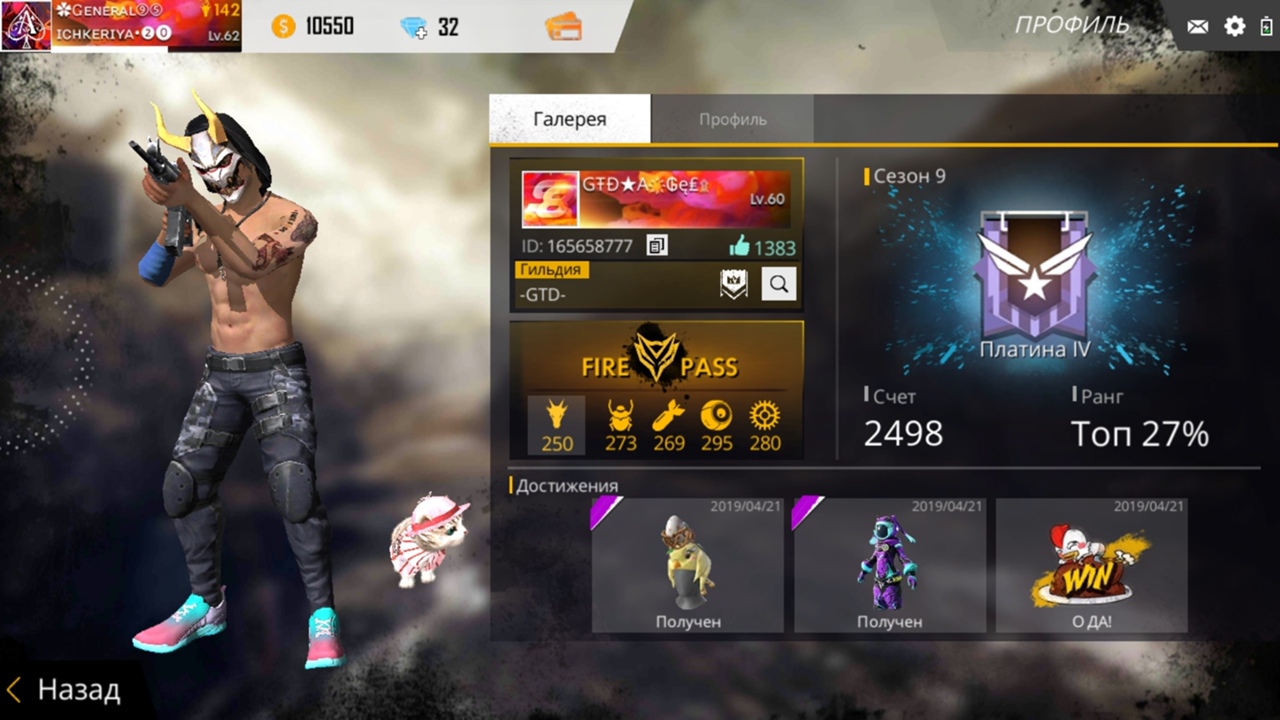Open the player avatar in the top bar
This screenshot has width=1280, height=720.
25,26
